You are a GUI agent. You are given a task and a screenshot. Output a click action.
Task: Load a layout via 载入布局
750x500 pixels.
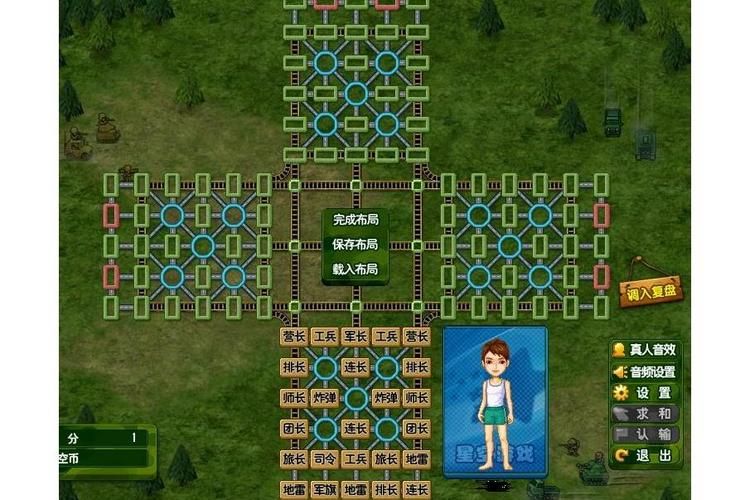pos(355,269)
